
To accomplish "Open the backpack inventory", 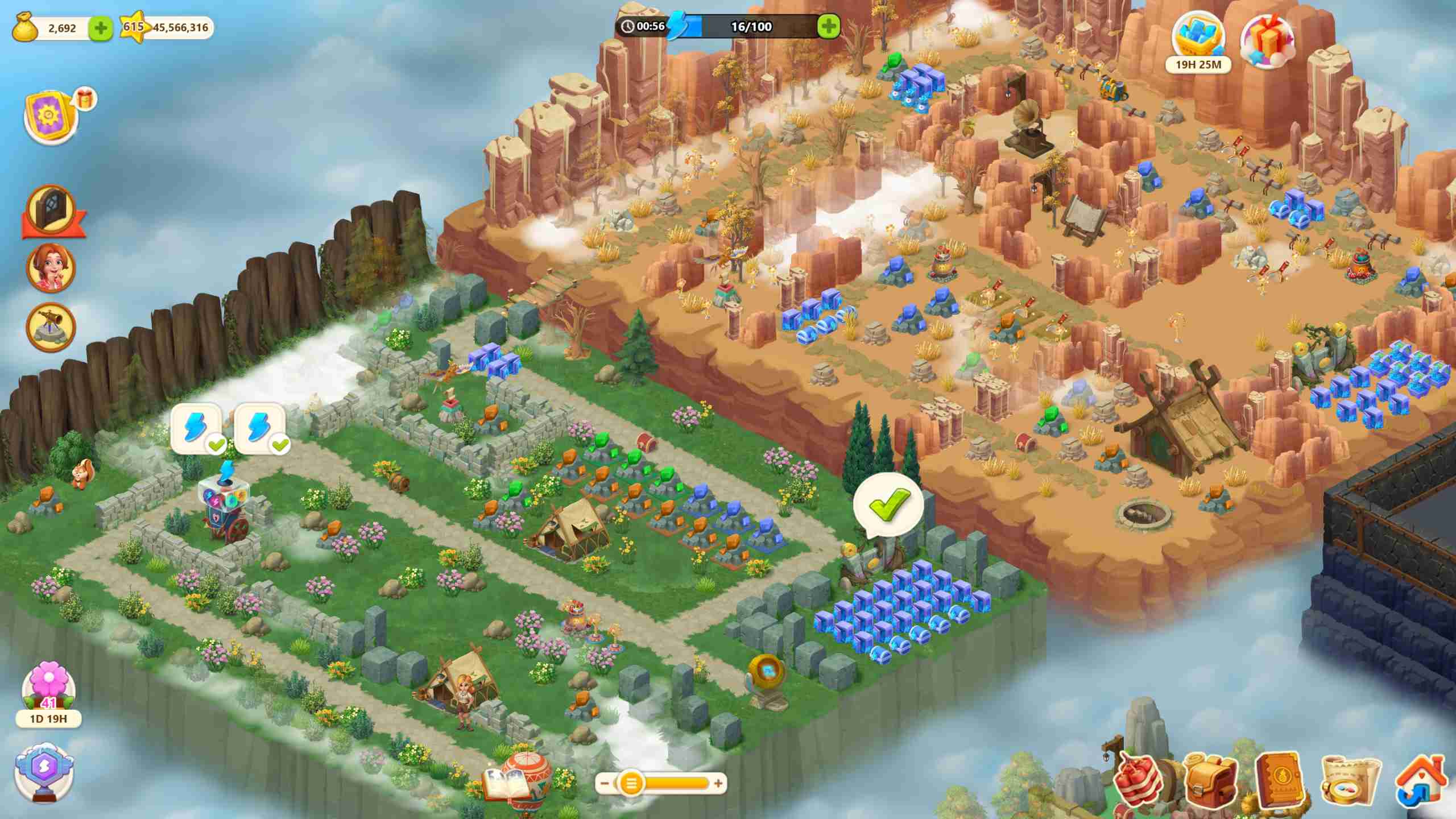I will tap(1210, 781).
